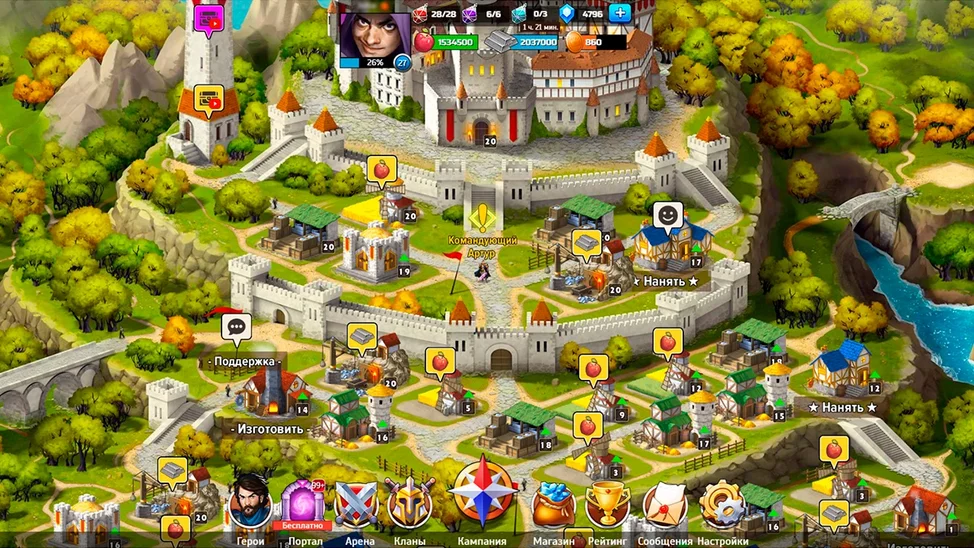The height and width of the screenshot is (548, 974).
Task: Watch the video offer on the tower top
Action: (210, 17)
